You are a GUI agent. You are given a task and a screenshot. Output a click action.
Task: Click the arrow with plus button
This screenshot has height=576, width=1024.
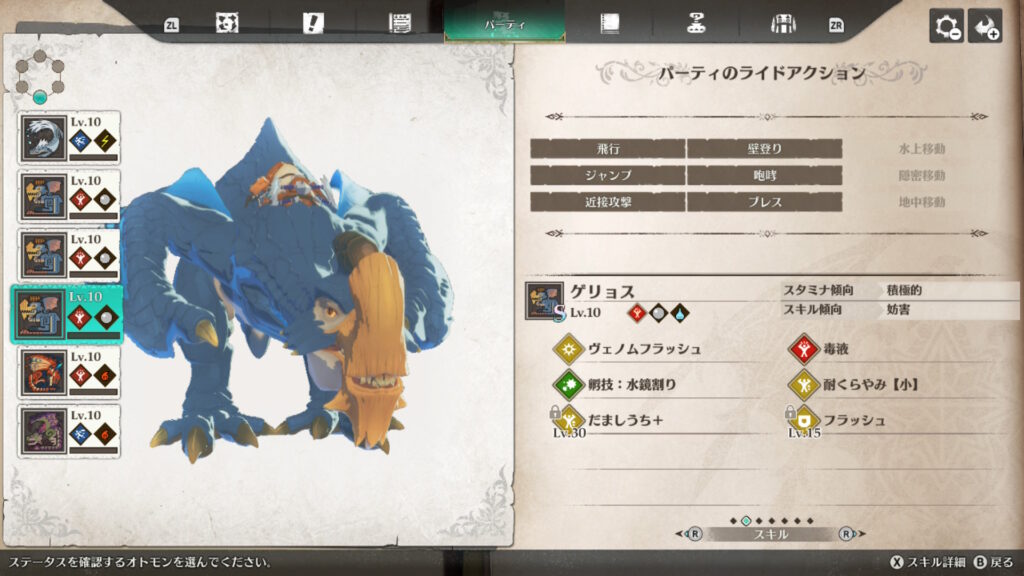985,26
